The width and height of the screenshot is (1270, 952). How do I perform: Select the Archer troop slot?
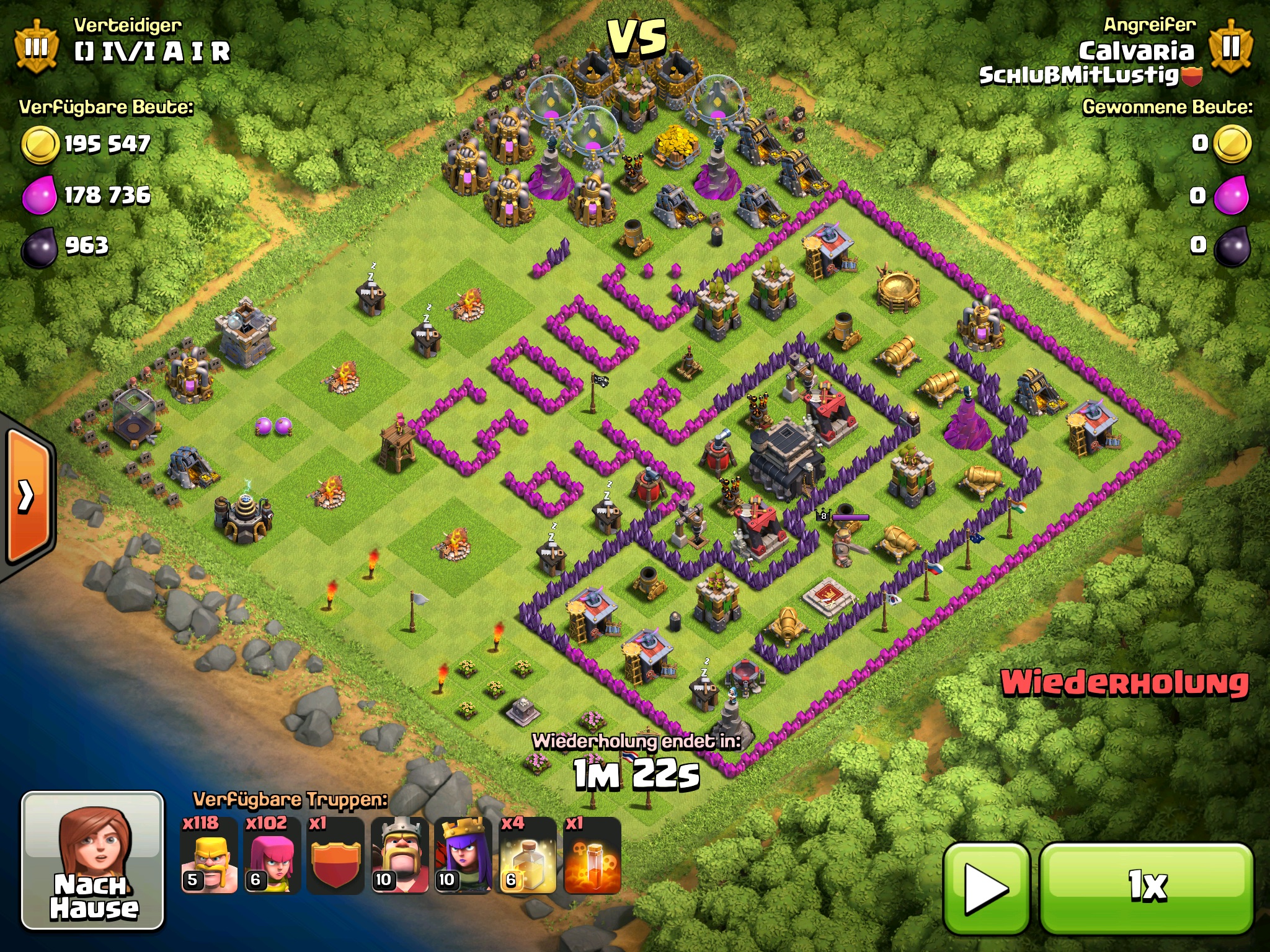pos(272,855)
